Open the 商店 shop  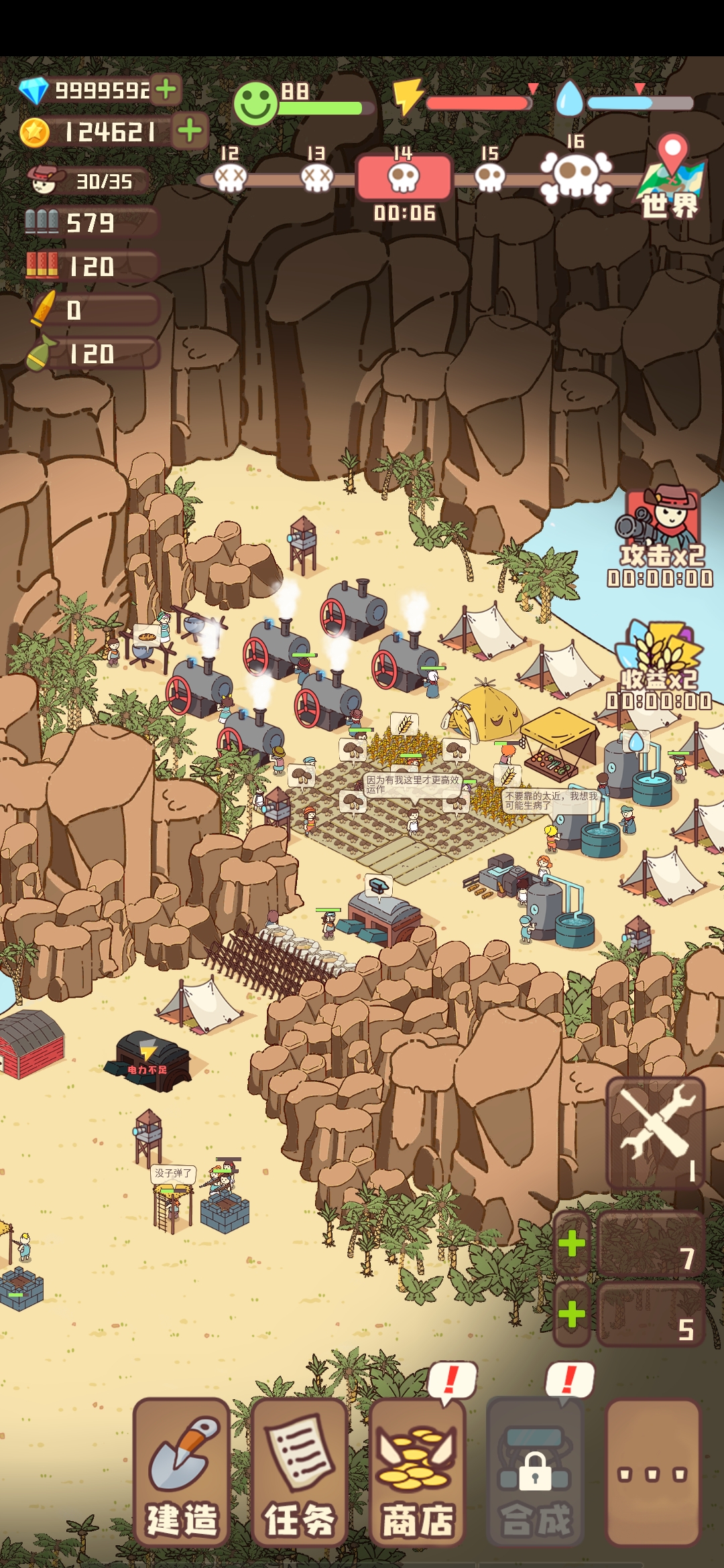(x=417, y=1472)
